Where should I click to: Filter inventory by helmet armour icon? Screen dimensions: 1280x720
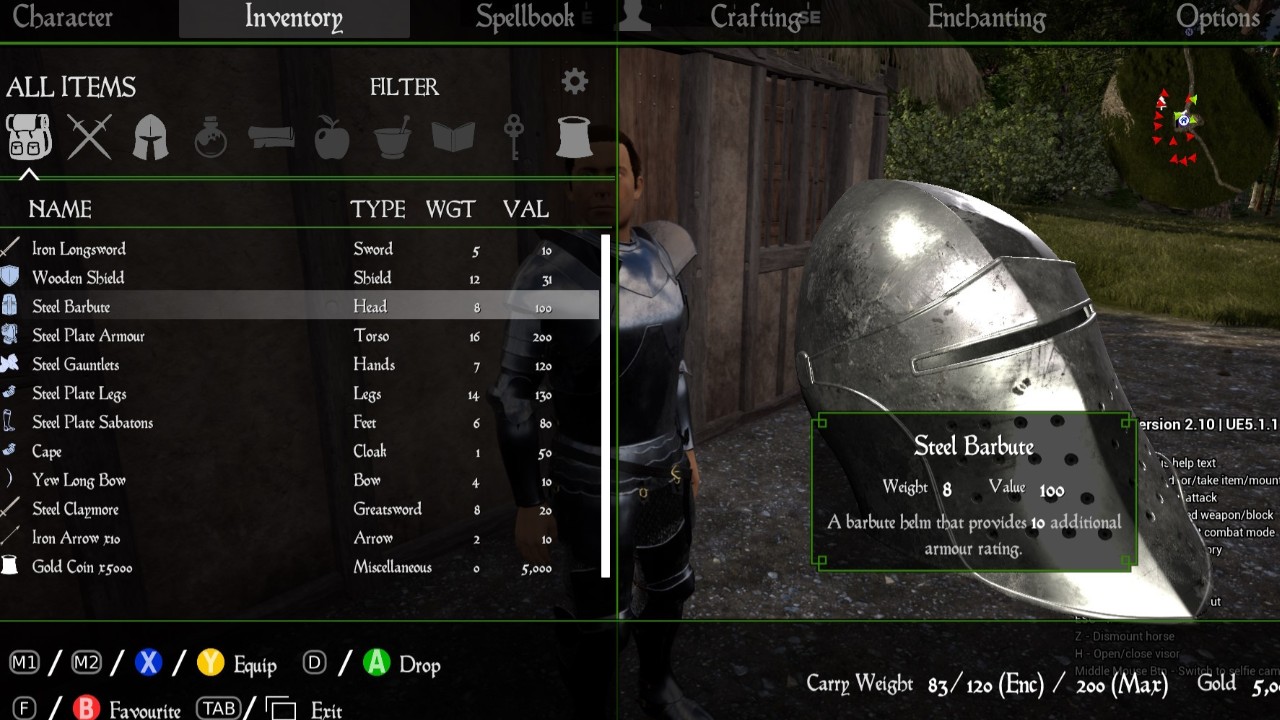(x=150, y=136)
